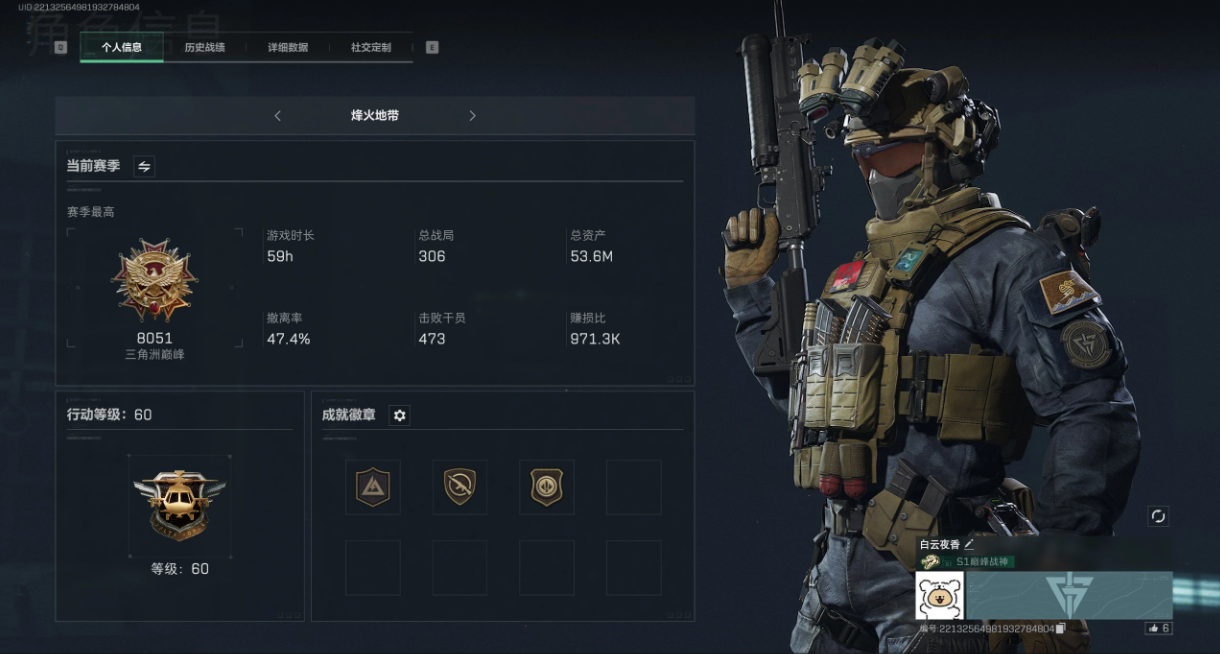Open achievement badge settings gear
This screenshot has width=1220, height=654.
(400, 415)
